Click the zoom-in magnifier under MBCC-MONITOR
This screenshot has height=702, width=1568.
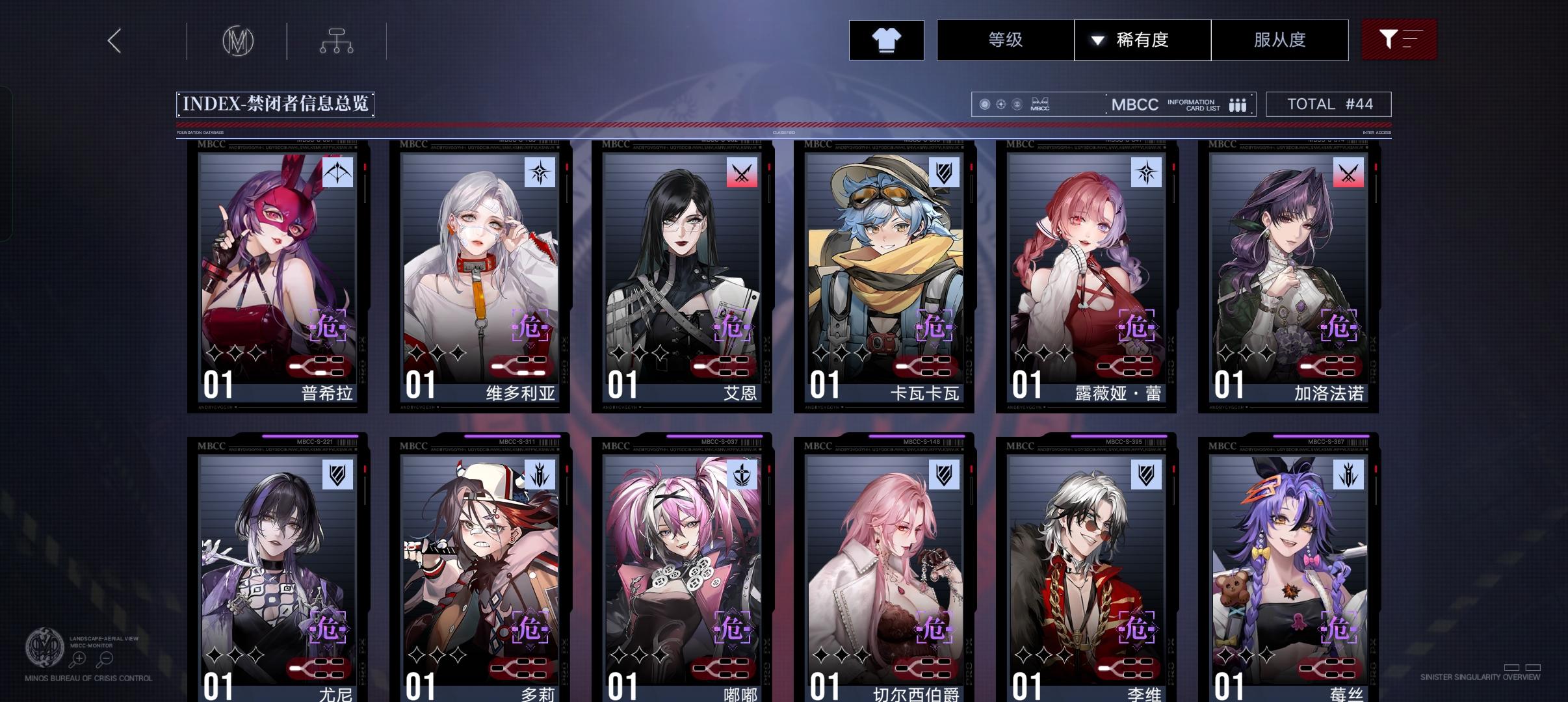tap(79, 658)
